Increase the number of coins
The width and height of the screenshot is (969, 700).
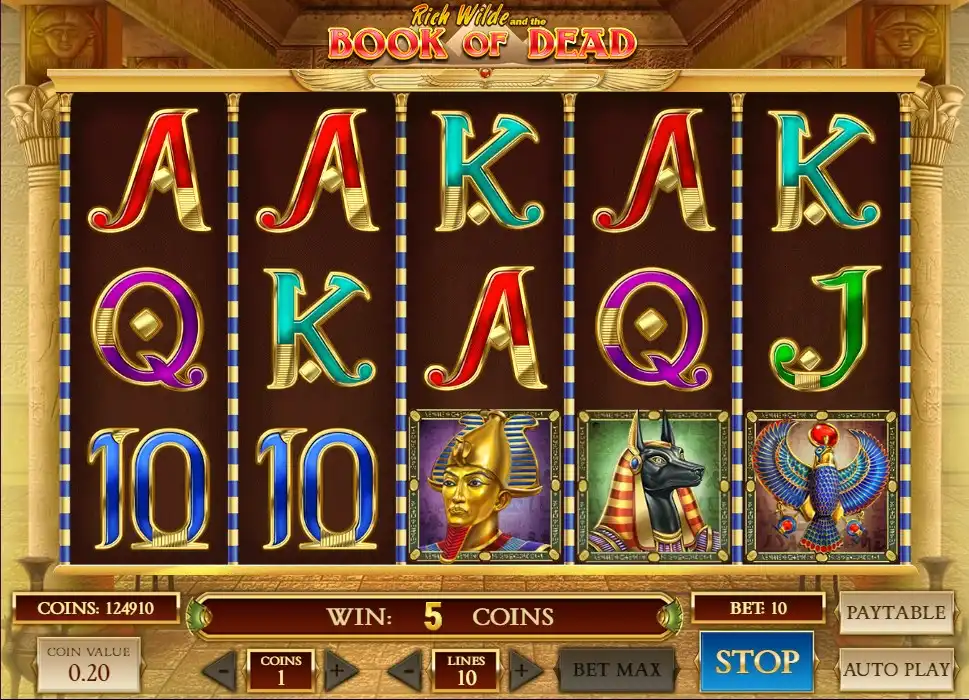[339, 669]
